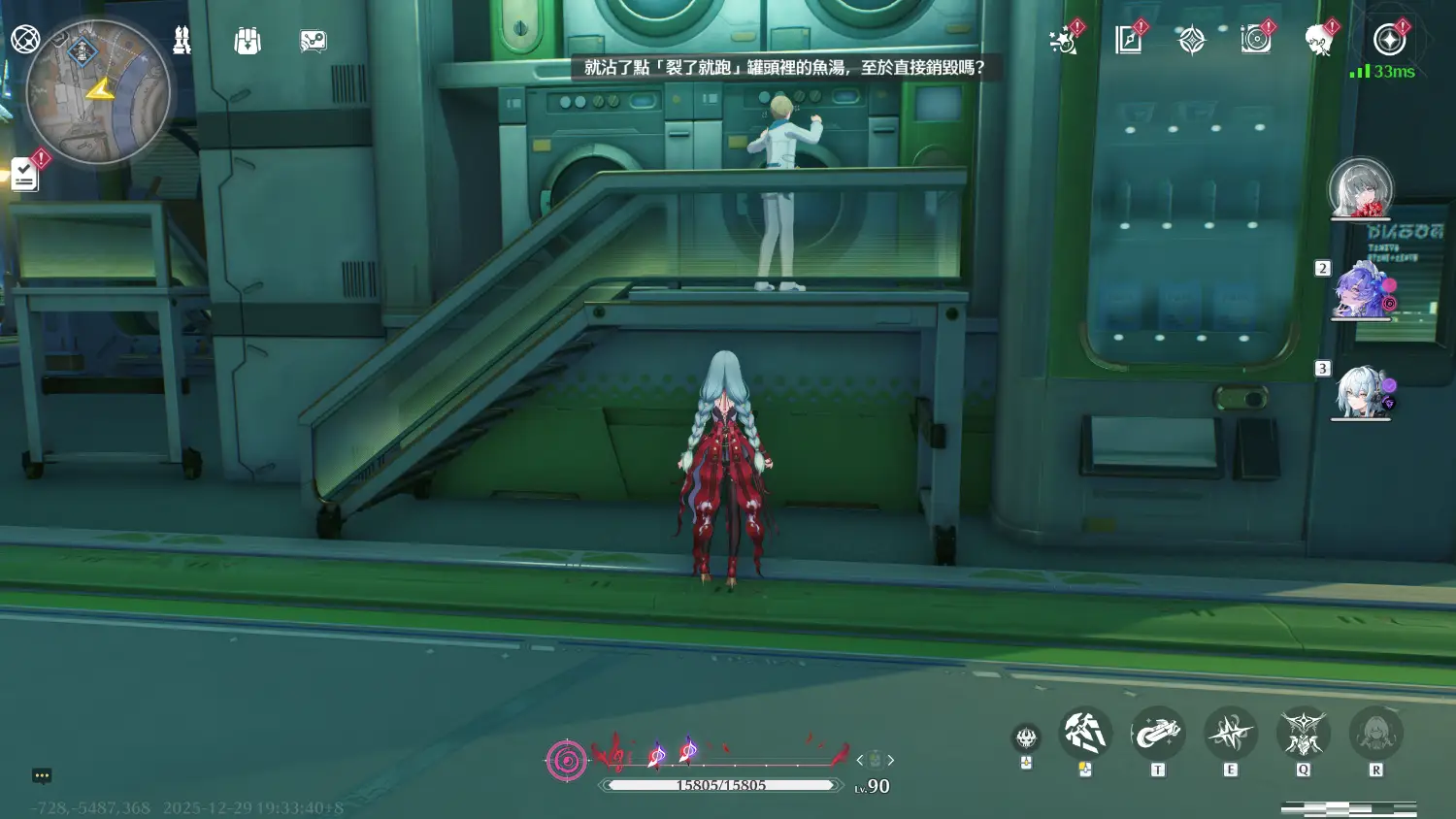Open the guidebook with compass icon
The height and width of the screenshot is (819, 1456).
pos(1128,40)
